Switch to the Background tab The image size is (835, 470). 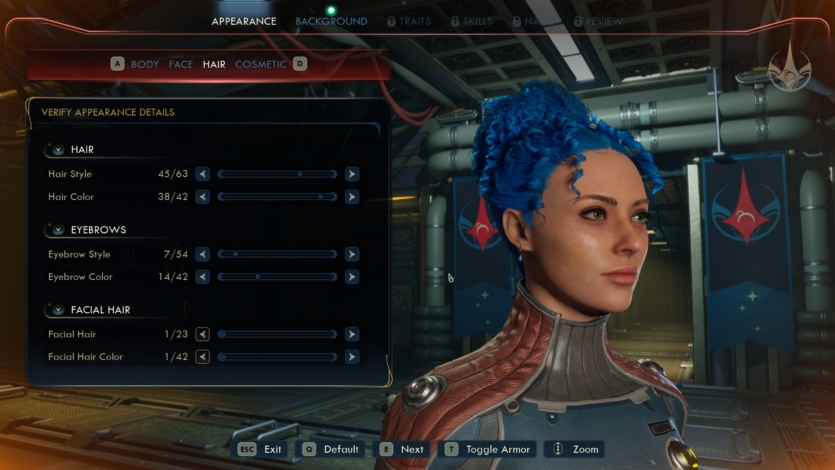[x=331, y=21]
